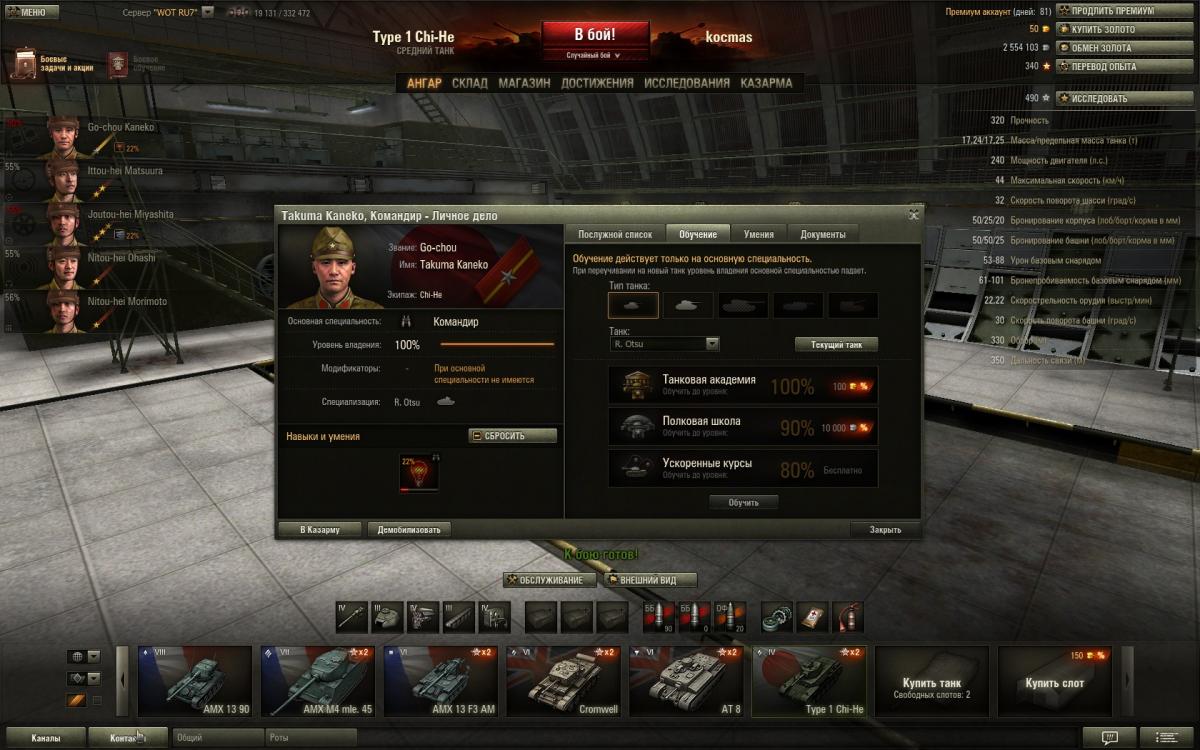Open the Меню button
The width and height of the screenshot is (1200, 750).
[x=27, y=13]
